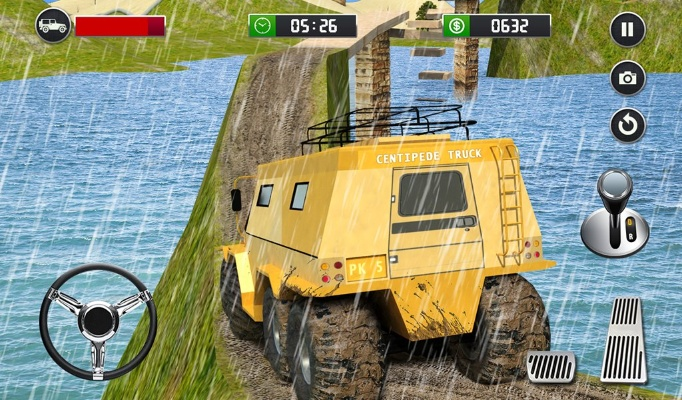Switch the camera view
The width and height of the screenshot is (682, 400).
627,78
